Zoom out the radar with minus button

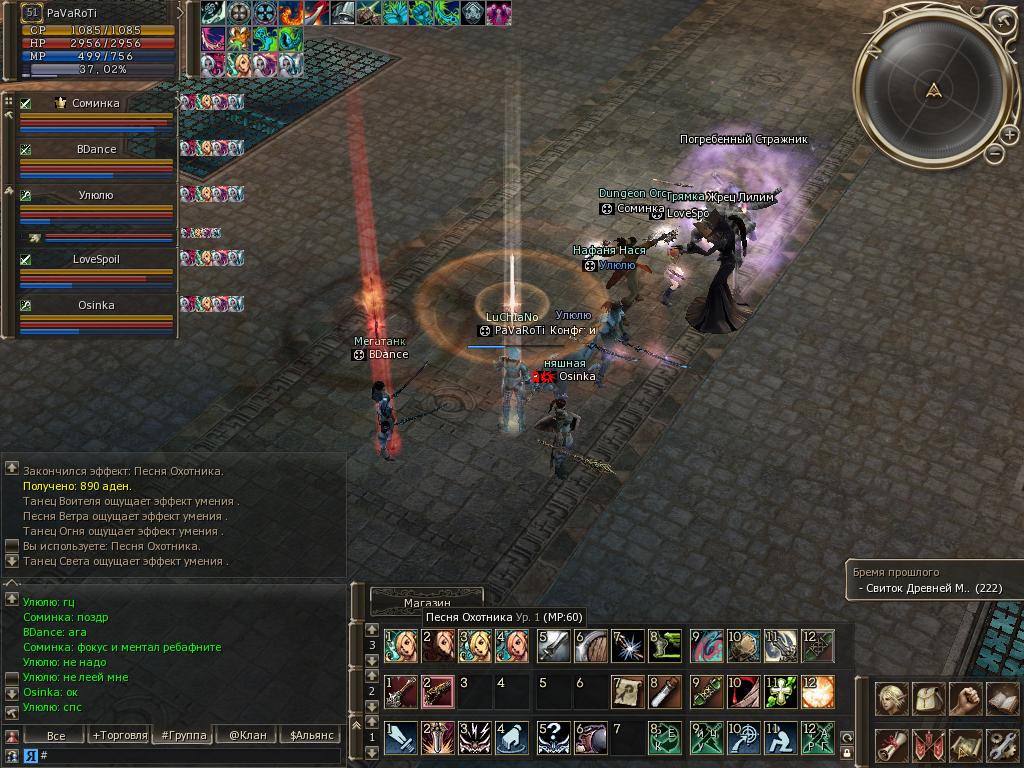994,153
